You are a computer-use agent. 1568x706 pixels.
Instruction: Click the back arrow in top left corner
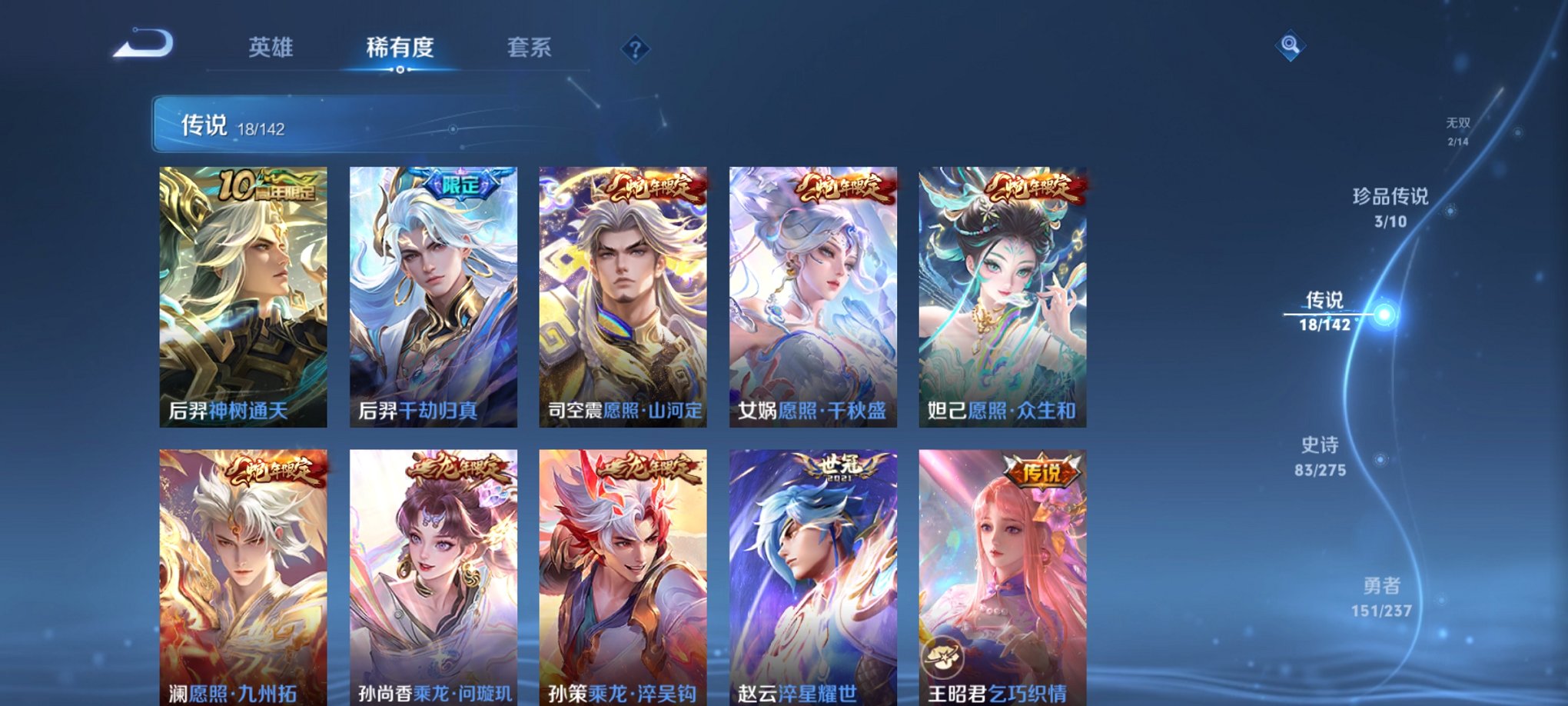pyautogui.click(x=143, y=48)
